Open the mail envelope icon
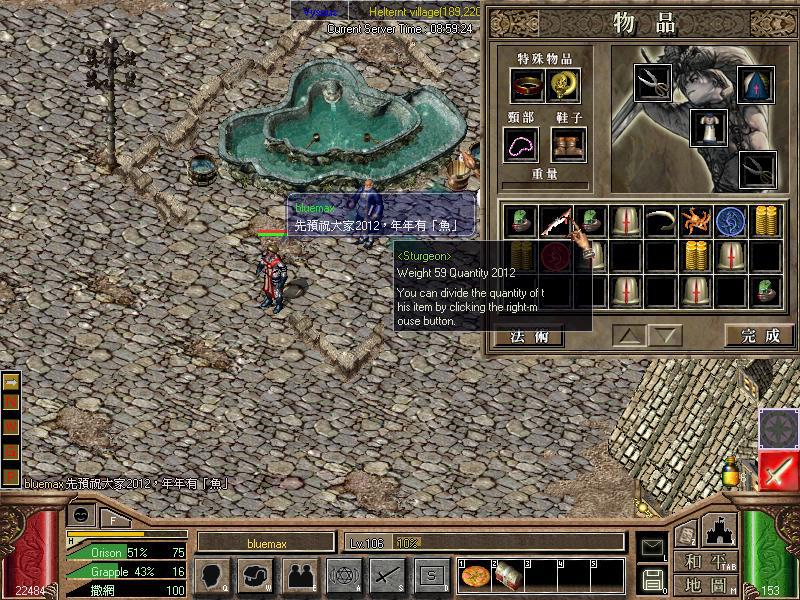Viewport: 800px width, 600px height. pyautogui.click(x=652, y=546)
